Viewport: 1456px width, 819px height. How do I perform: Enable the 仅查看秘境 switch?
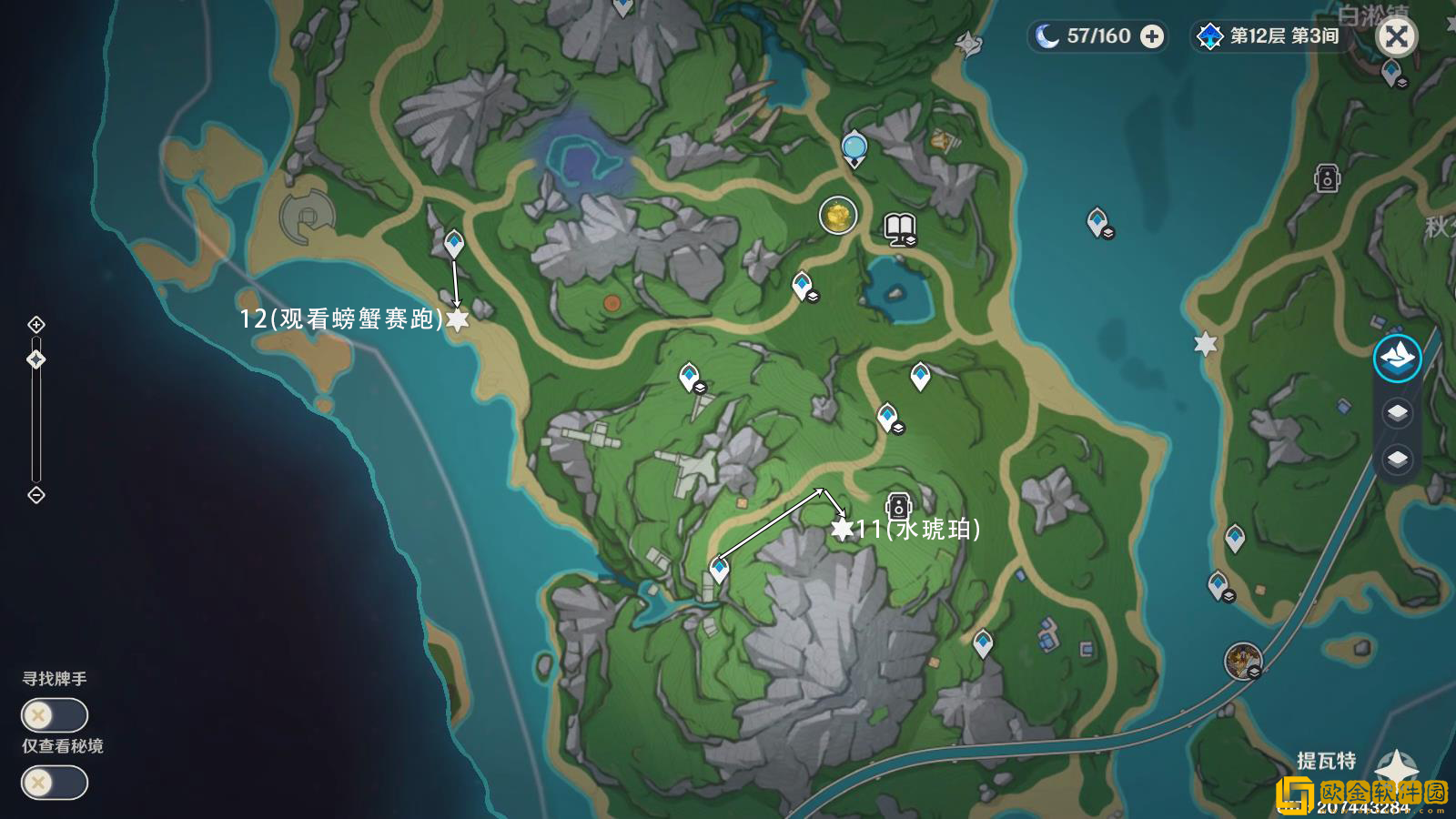pos(53,781)
